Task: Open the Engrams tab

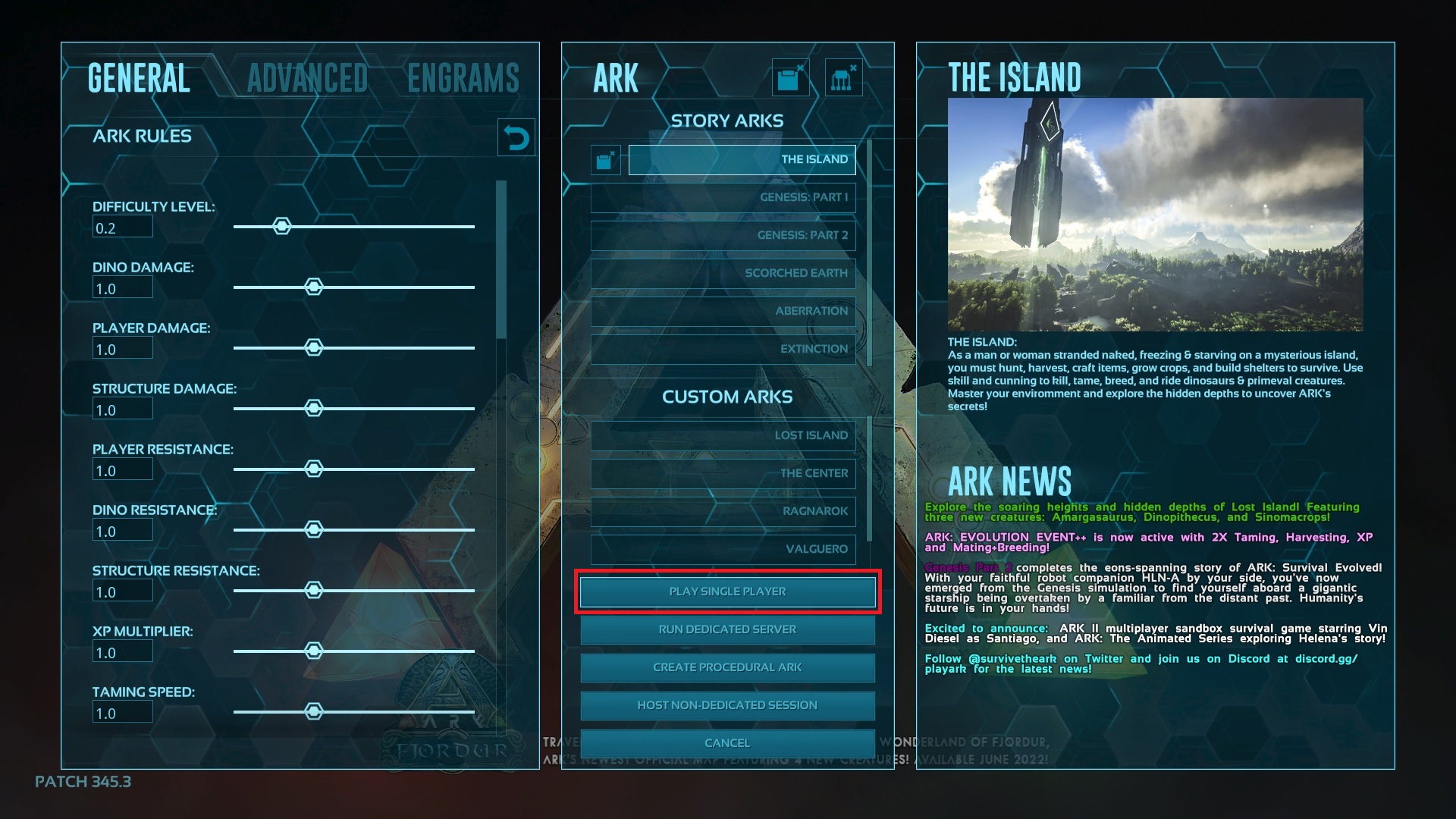Action: (463, 78)
